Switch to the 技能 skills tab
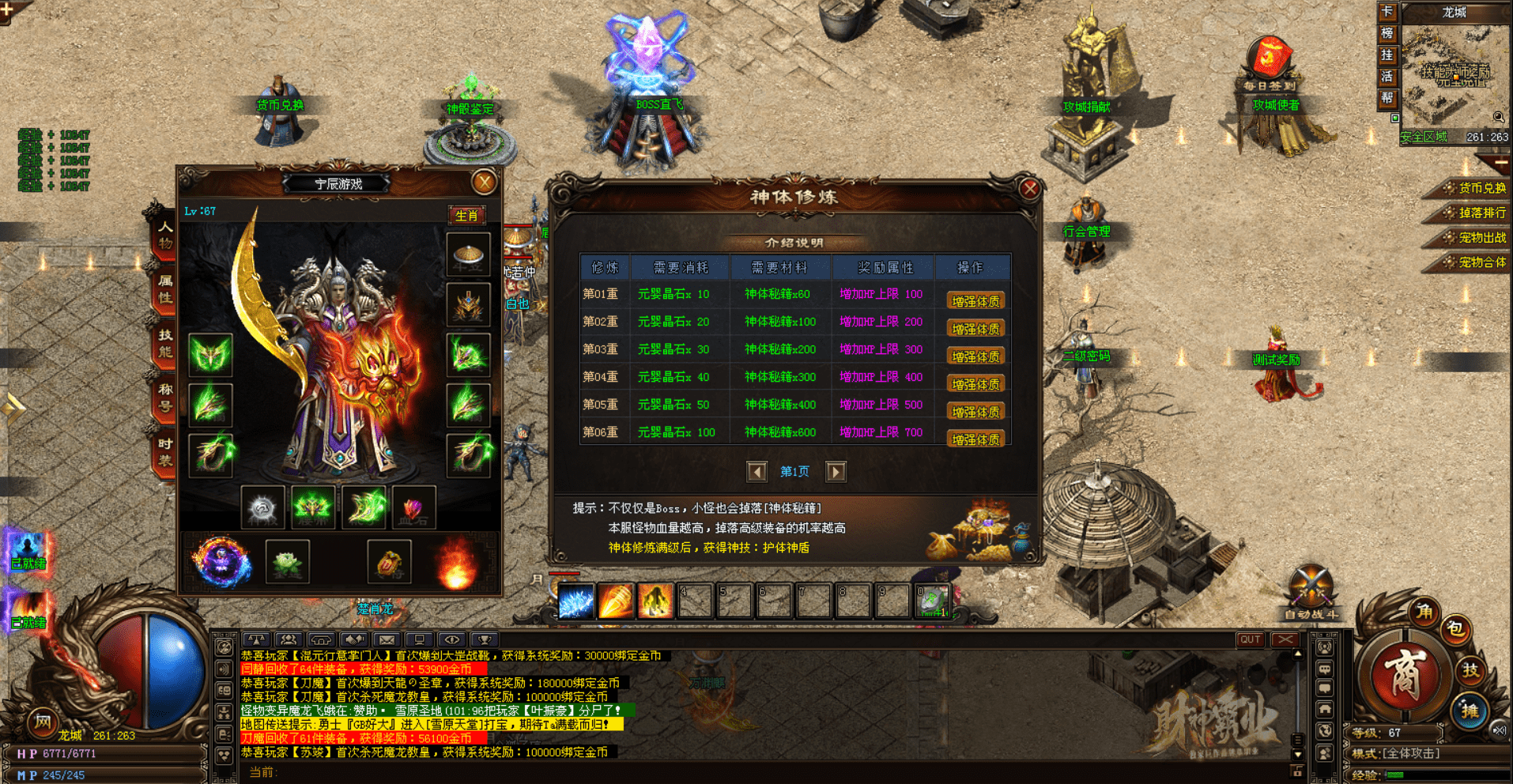Screen dimensions: 1513x784 point(164,344)
